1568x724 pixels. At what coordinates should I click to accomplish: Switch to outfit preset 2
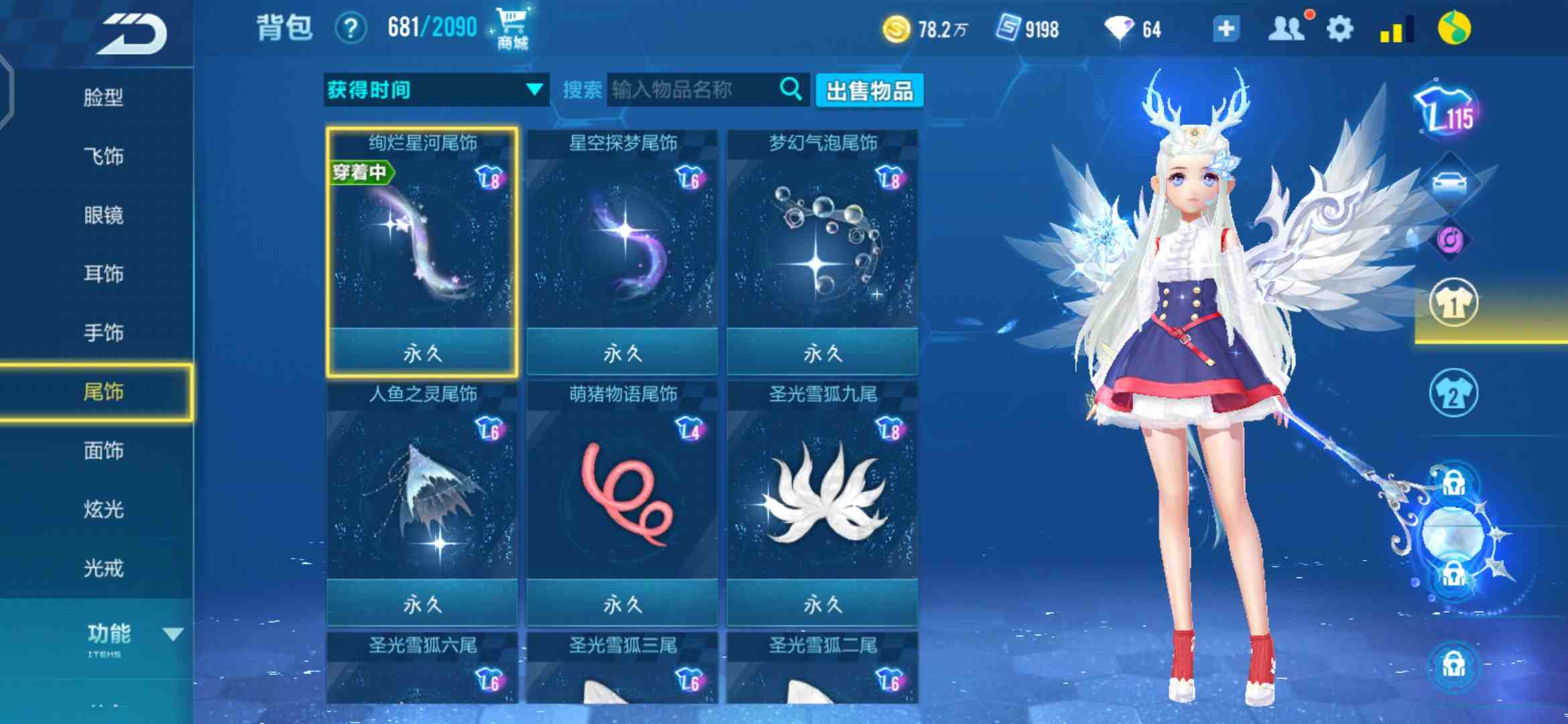point(1453,394)
